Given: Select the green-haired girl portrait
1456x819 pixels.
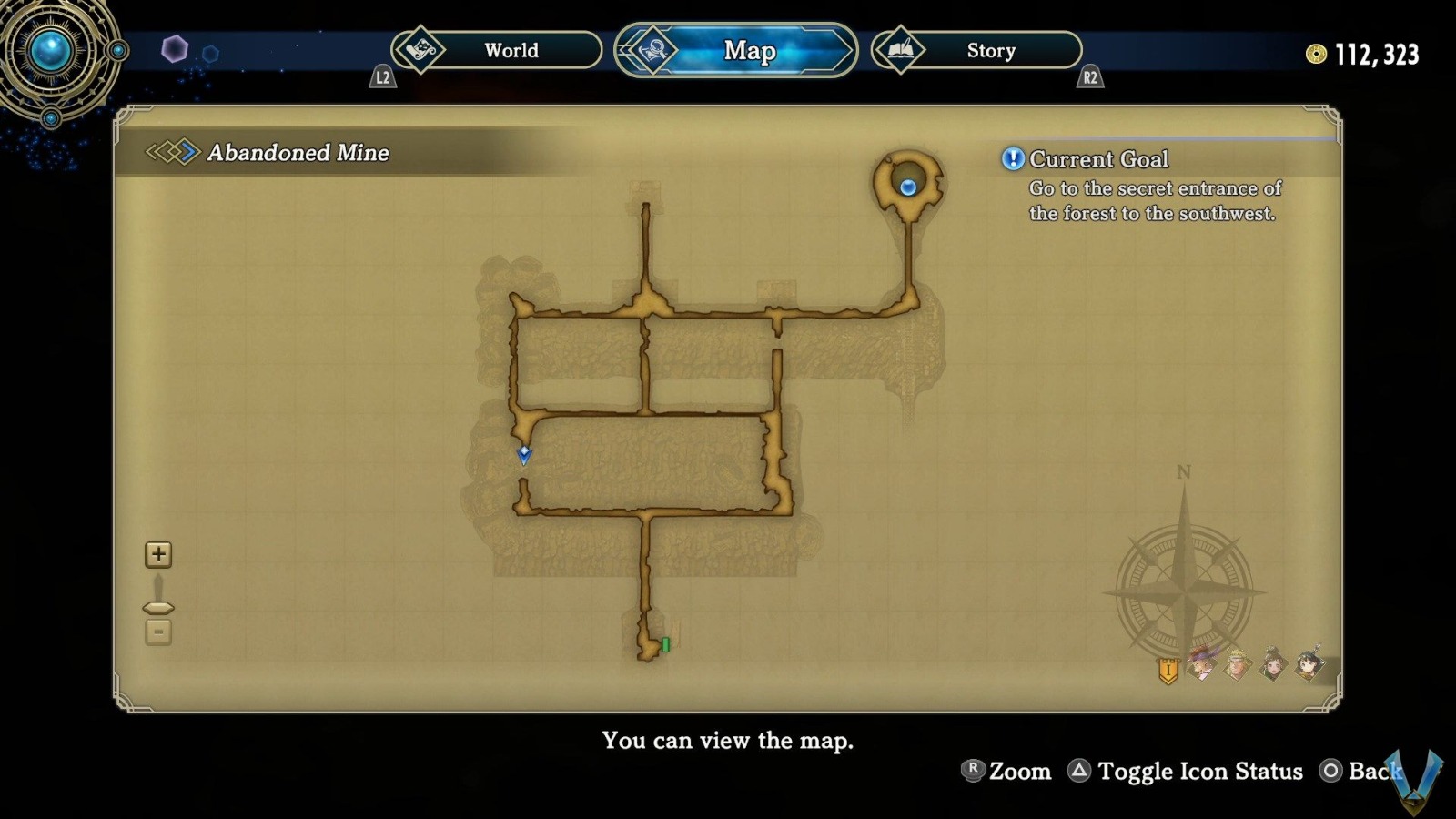Looking at the screenshot, I should point(1271,667).
